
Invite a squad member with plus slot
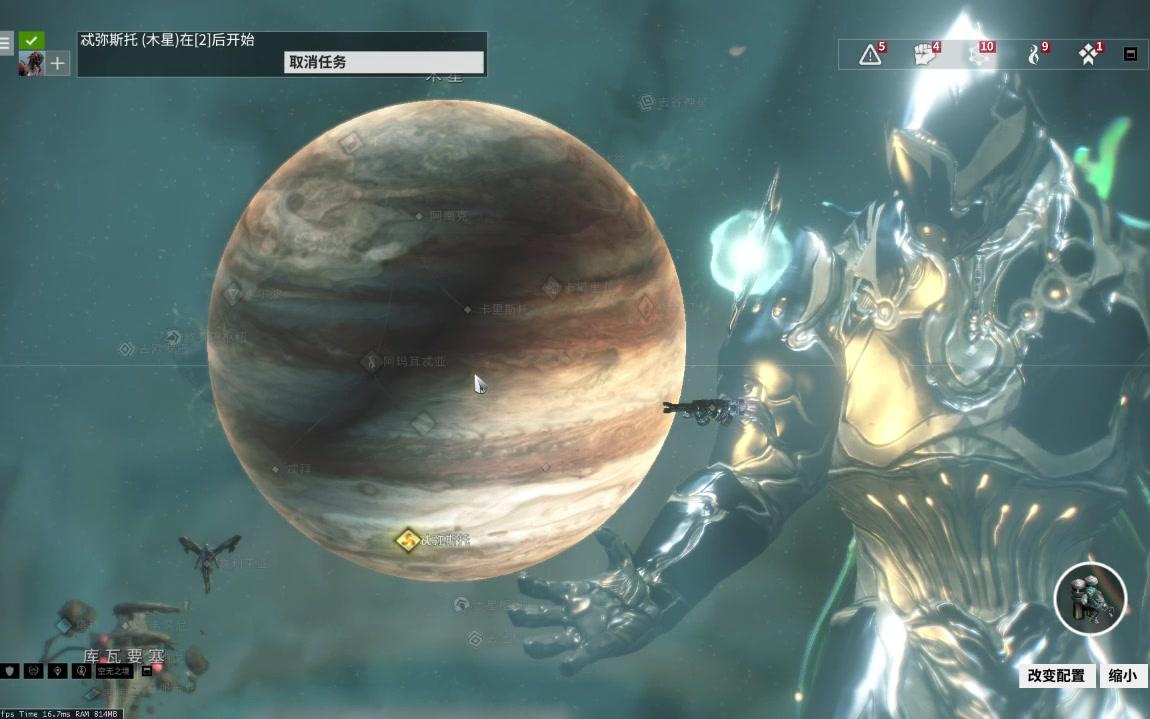coord(58,64)
